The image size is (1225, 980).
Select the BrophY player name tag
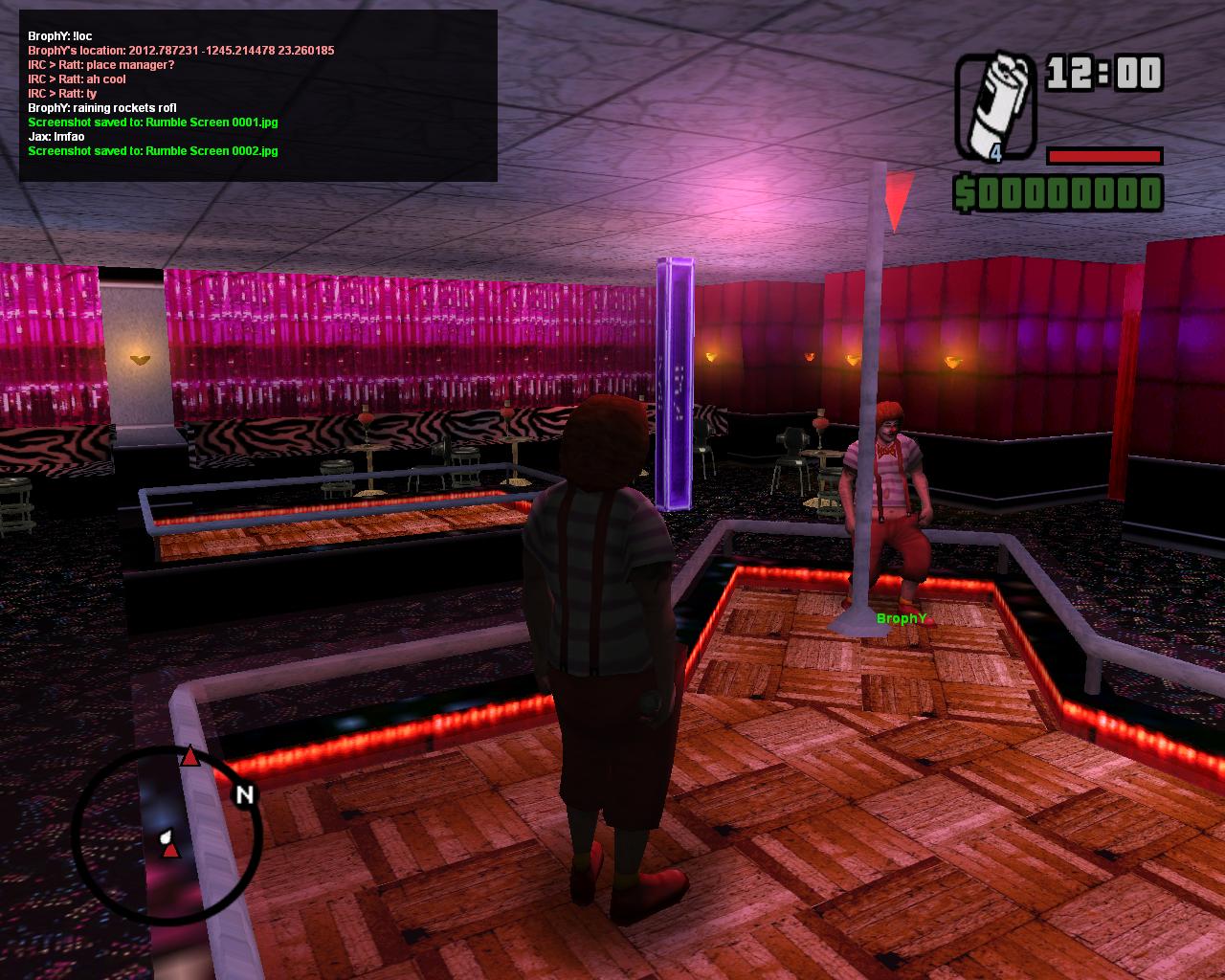(902, 618)
